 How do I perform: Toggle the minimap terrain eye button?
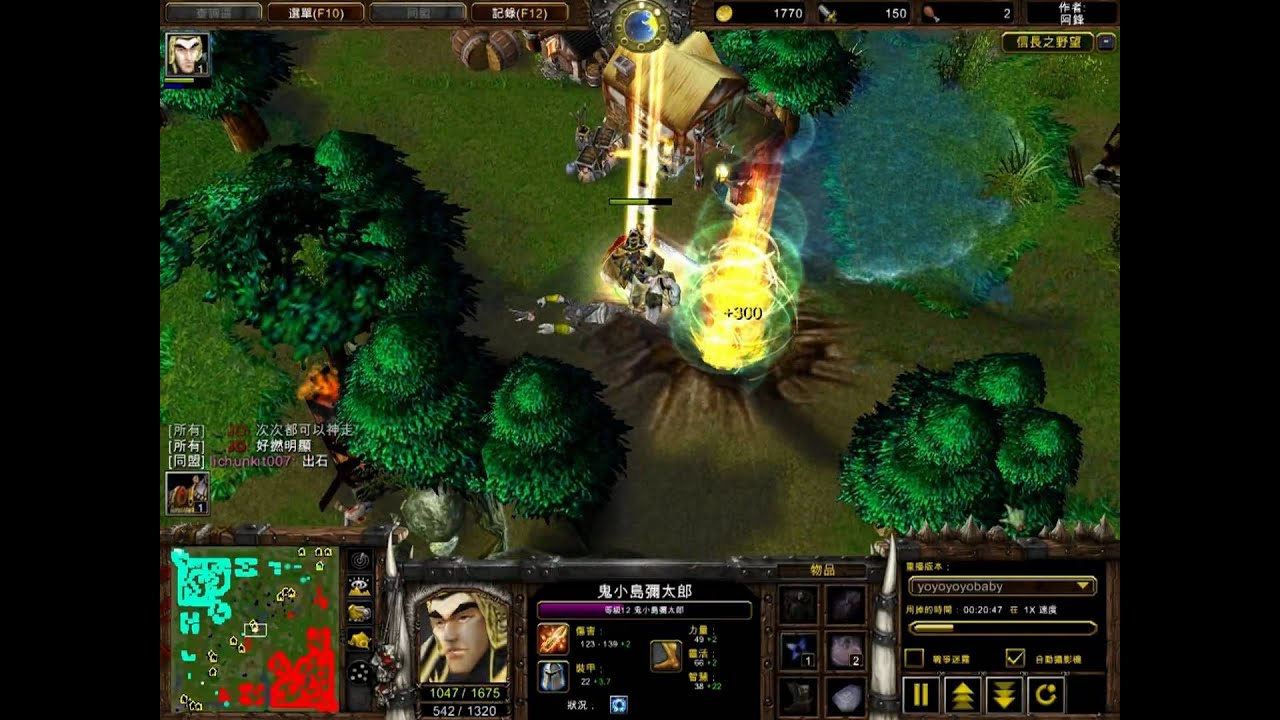359,587
